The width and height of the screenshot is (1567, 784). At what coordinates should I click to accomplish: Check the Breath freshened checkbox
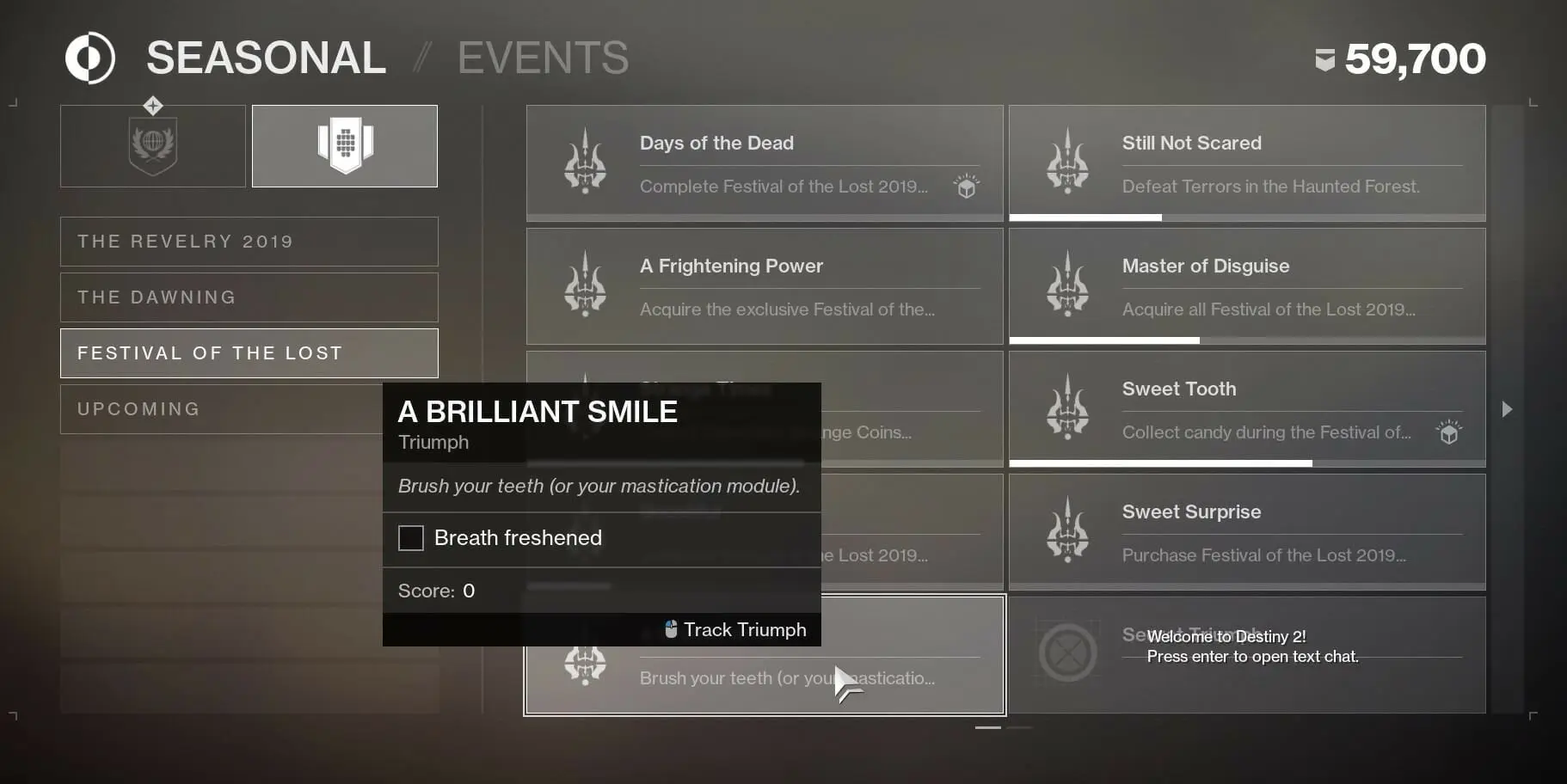411,537
